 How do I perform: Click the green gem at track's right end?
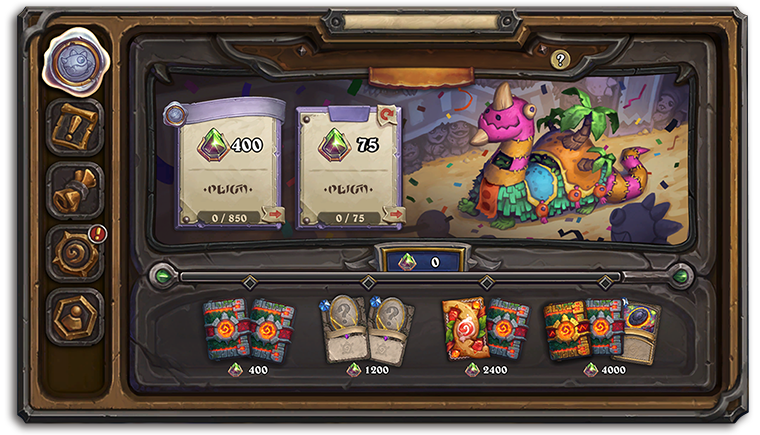point(682,275)
